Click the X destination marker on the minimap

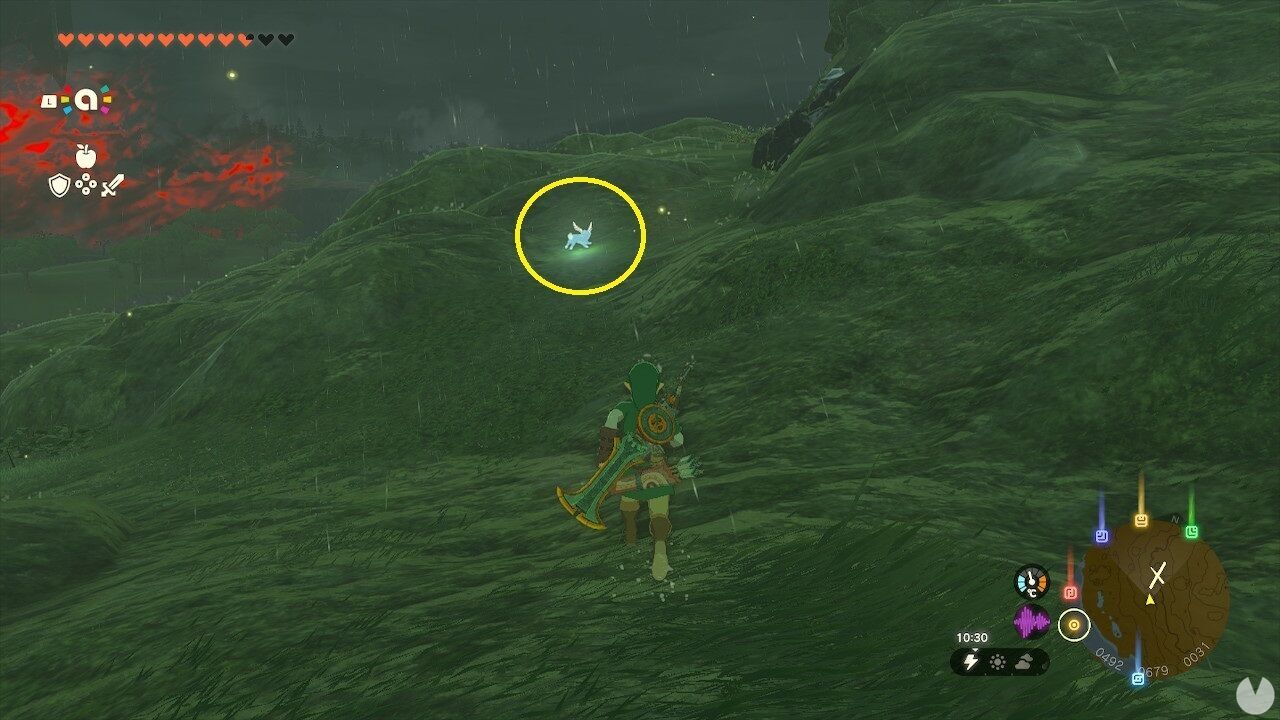[x=1157, y=573]
